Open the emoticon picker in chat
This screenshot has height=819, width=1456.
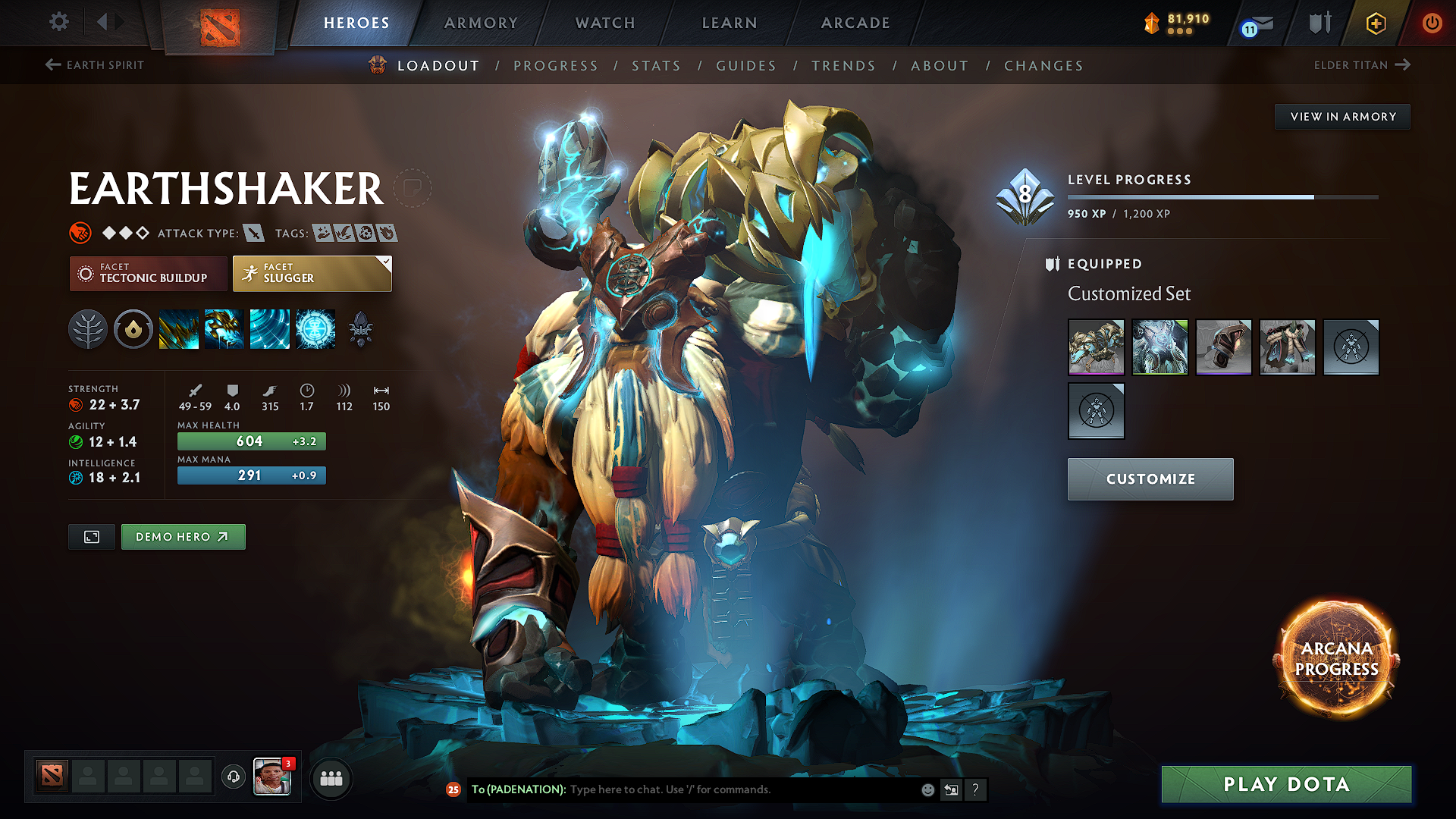[x=927, y=789]
